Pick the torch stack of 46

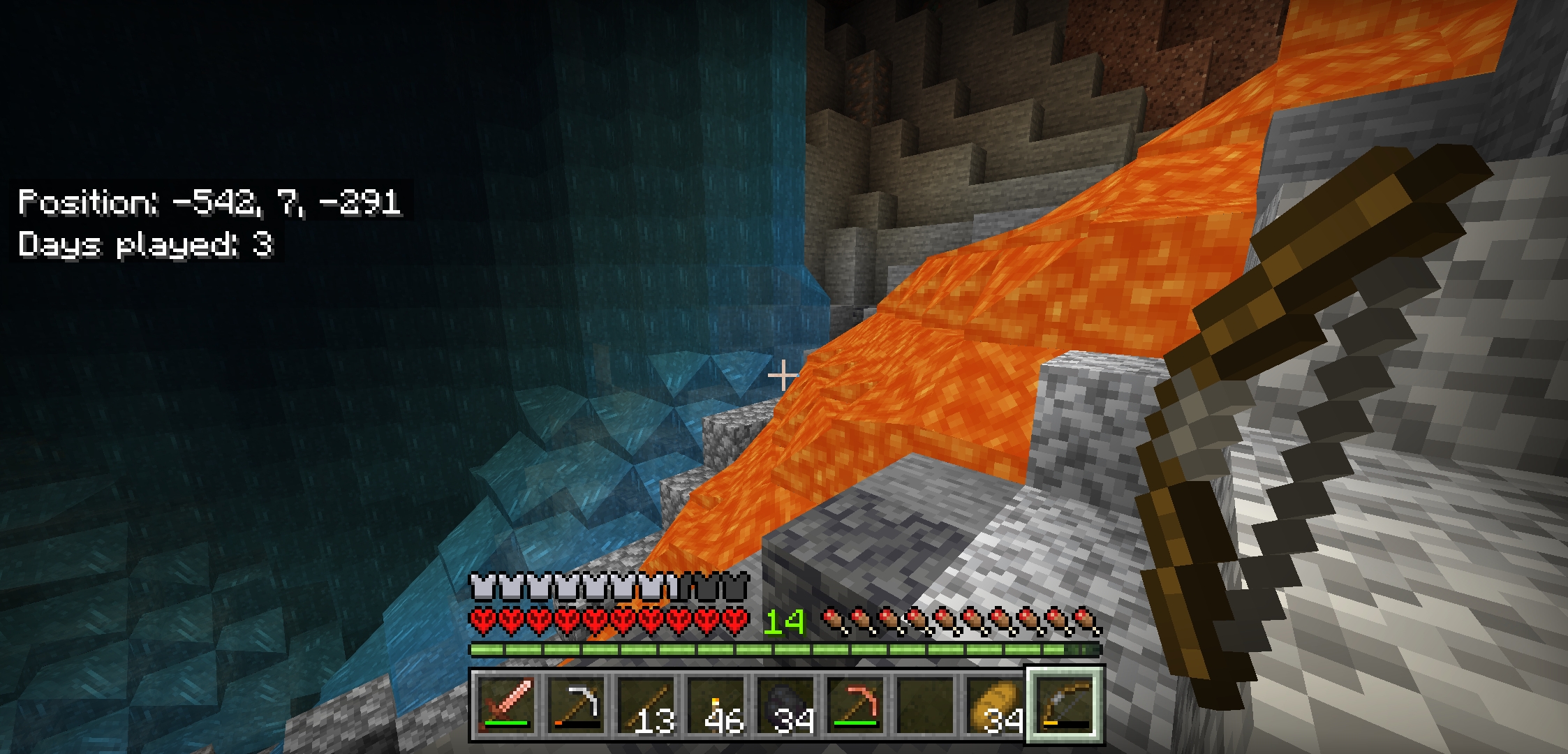click(716, 705)
